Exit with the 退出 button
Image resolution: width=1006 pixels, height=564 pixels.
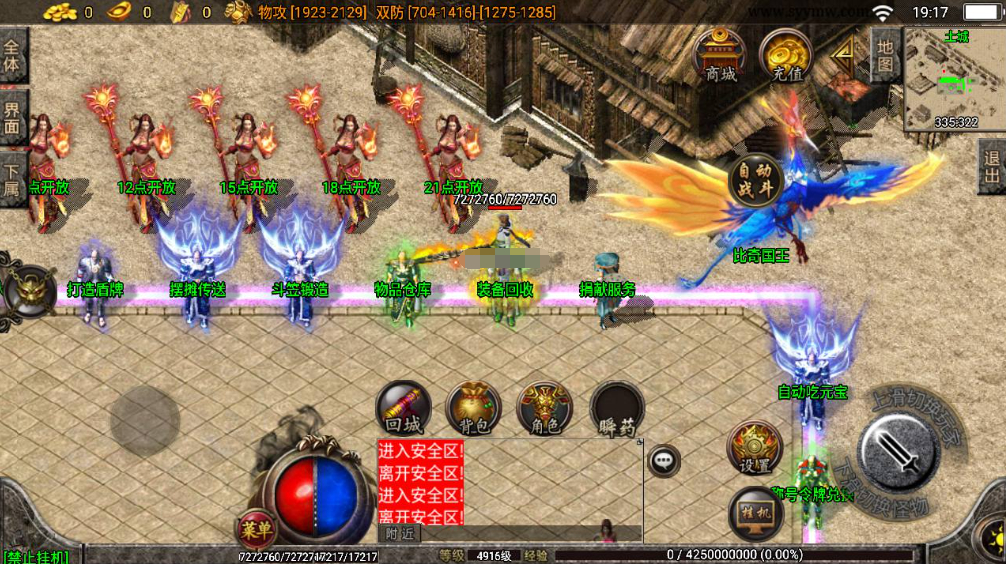(x=991, y=167)
